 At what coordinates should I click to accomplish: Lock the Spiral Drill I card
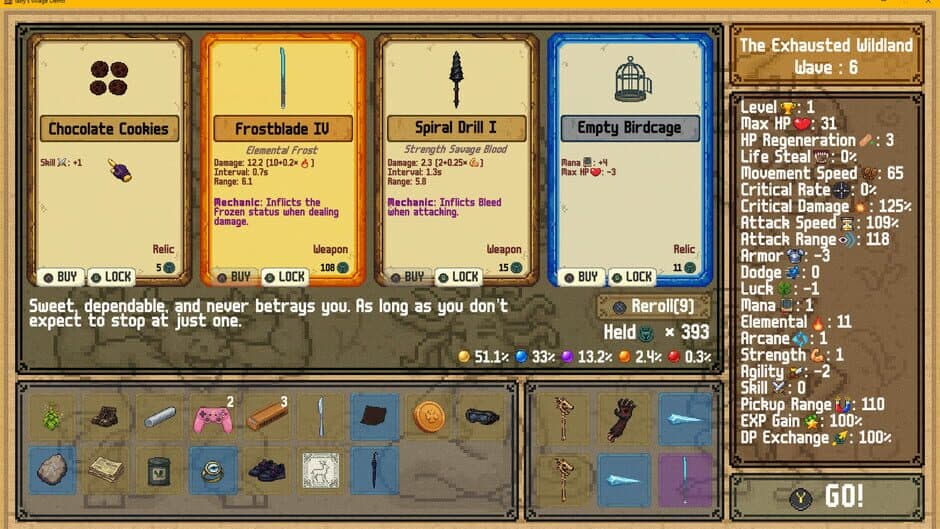coord(459,277)
